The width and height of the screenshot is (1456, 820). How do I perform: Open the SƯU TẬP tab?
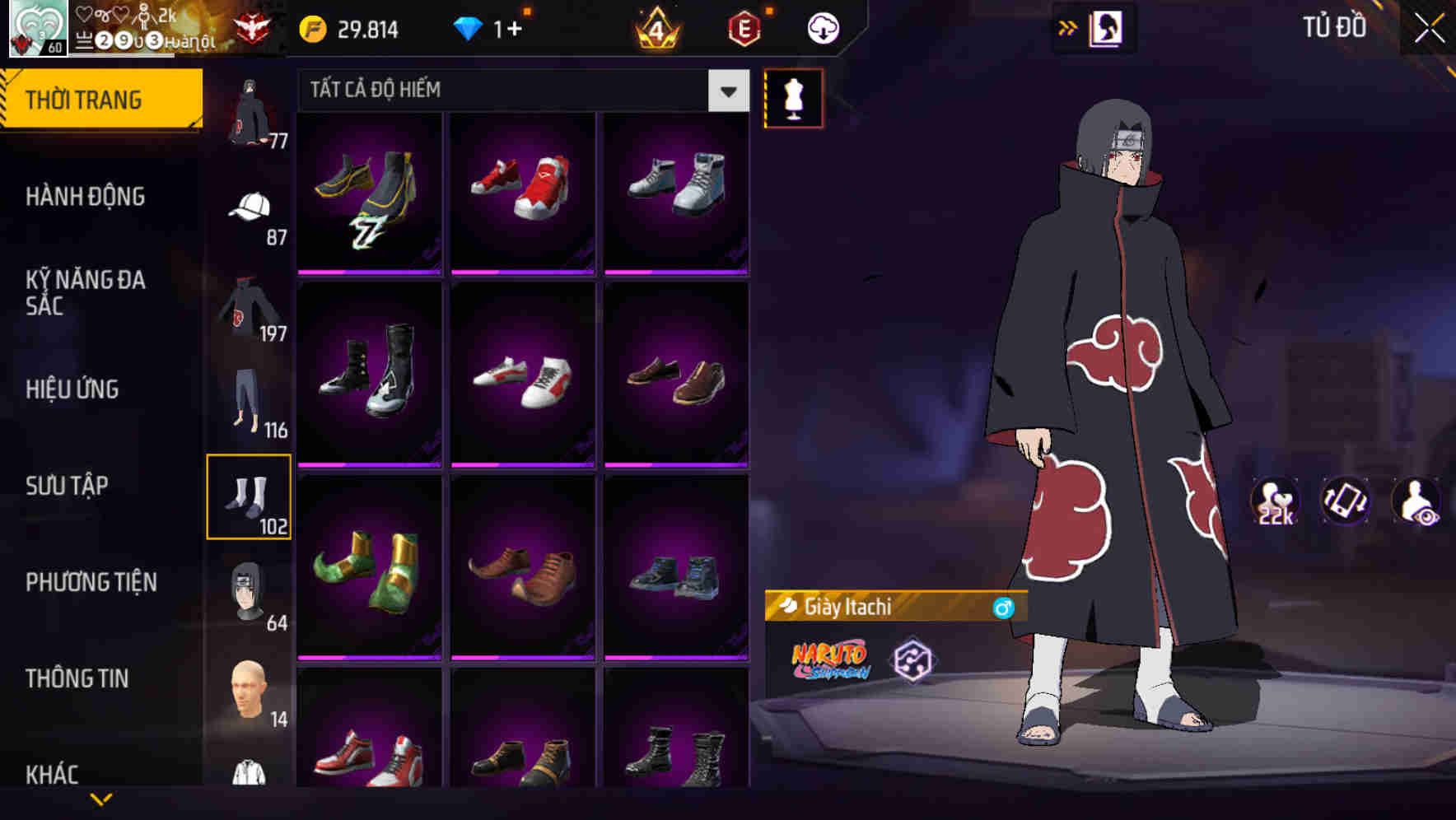coord(66,487)
